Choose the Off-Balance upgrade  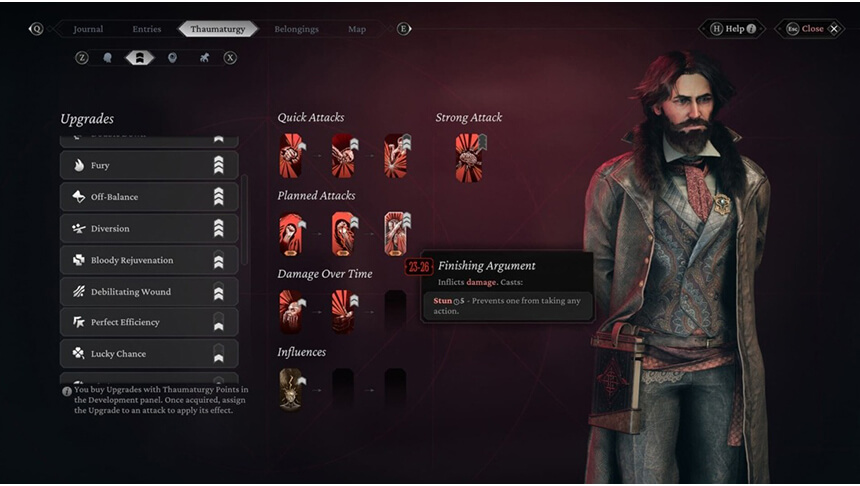point(149,197)
